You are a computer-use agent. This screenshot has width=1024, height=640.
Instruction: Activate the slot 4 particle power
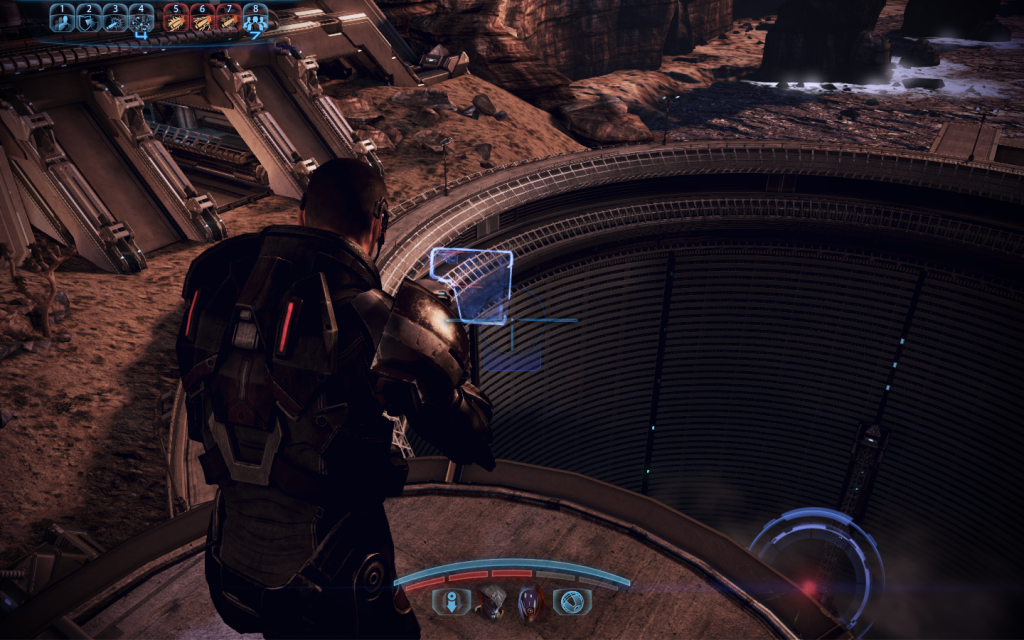tap(141, 18)
